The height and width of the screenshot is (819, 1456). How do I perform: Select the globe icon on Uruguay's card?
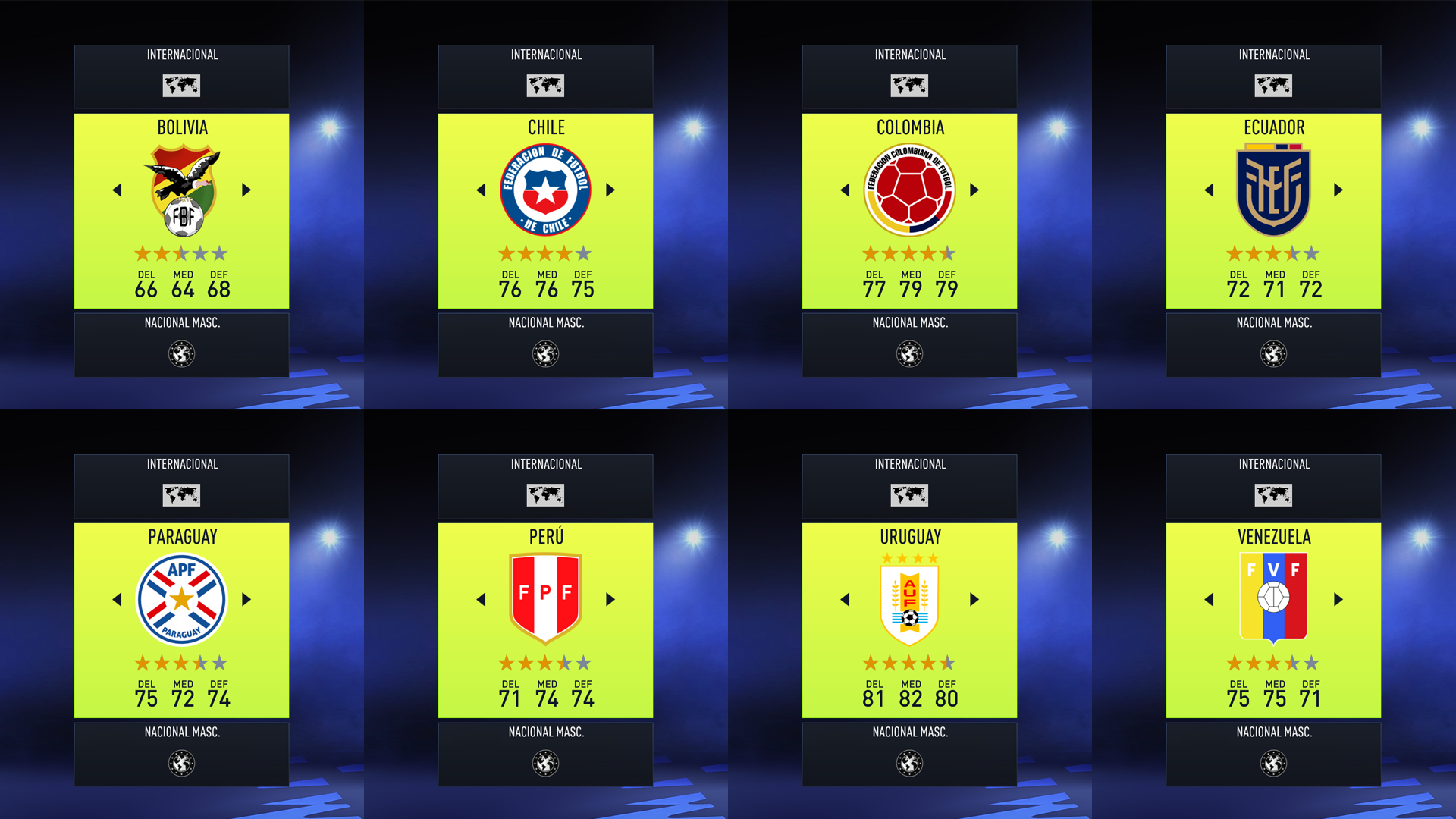click(909, 495)
